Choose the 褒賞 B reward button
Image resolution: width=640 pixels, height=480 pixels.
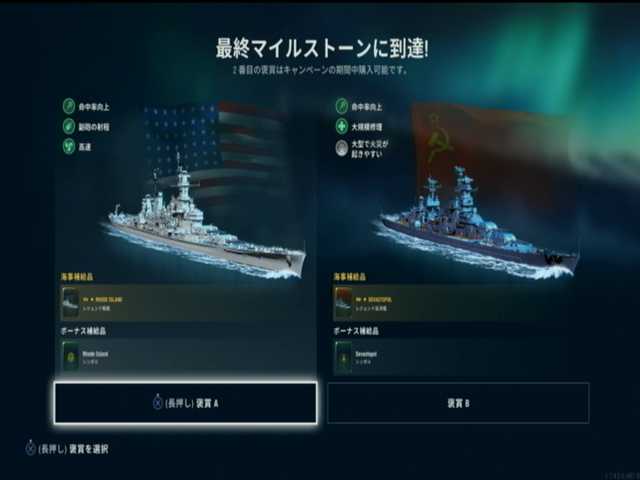tap(458, 402)
